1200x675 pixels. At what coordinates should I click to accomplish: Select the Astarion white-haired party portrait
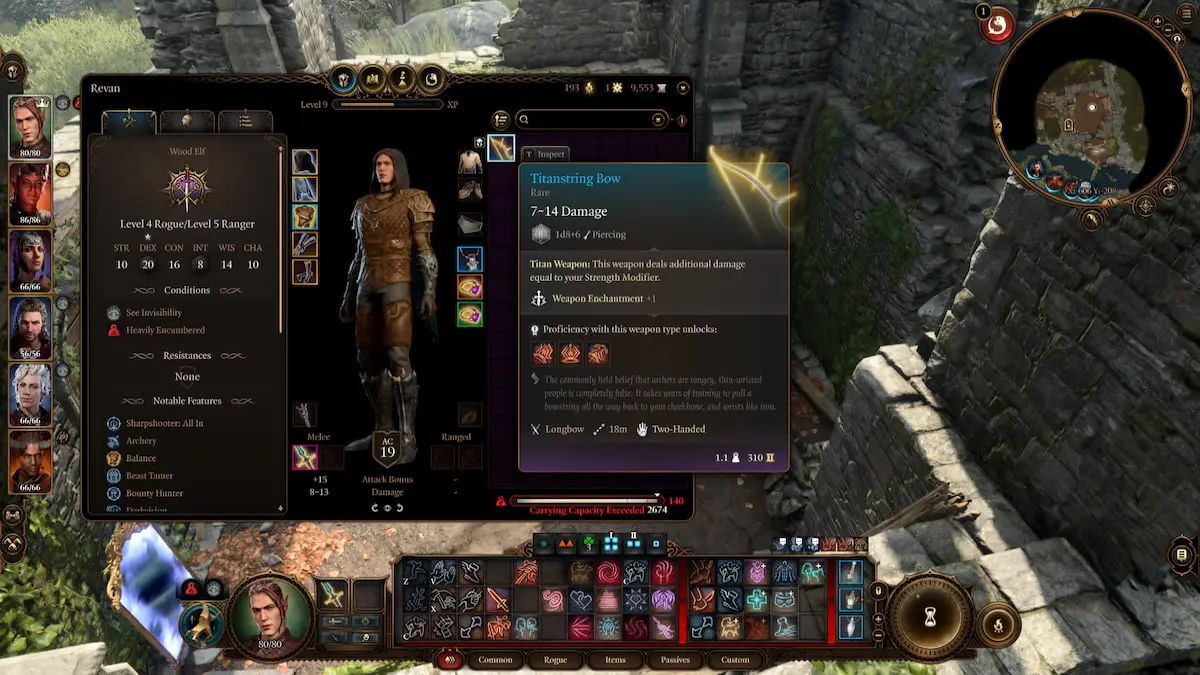30,394
